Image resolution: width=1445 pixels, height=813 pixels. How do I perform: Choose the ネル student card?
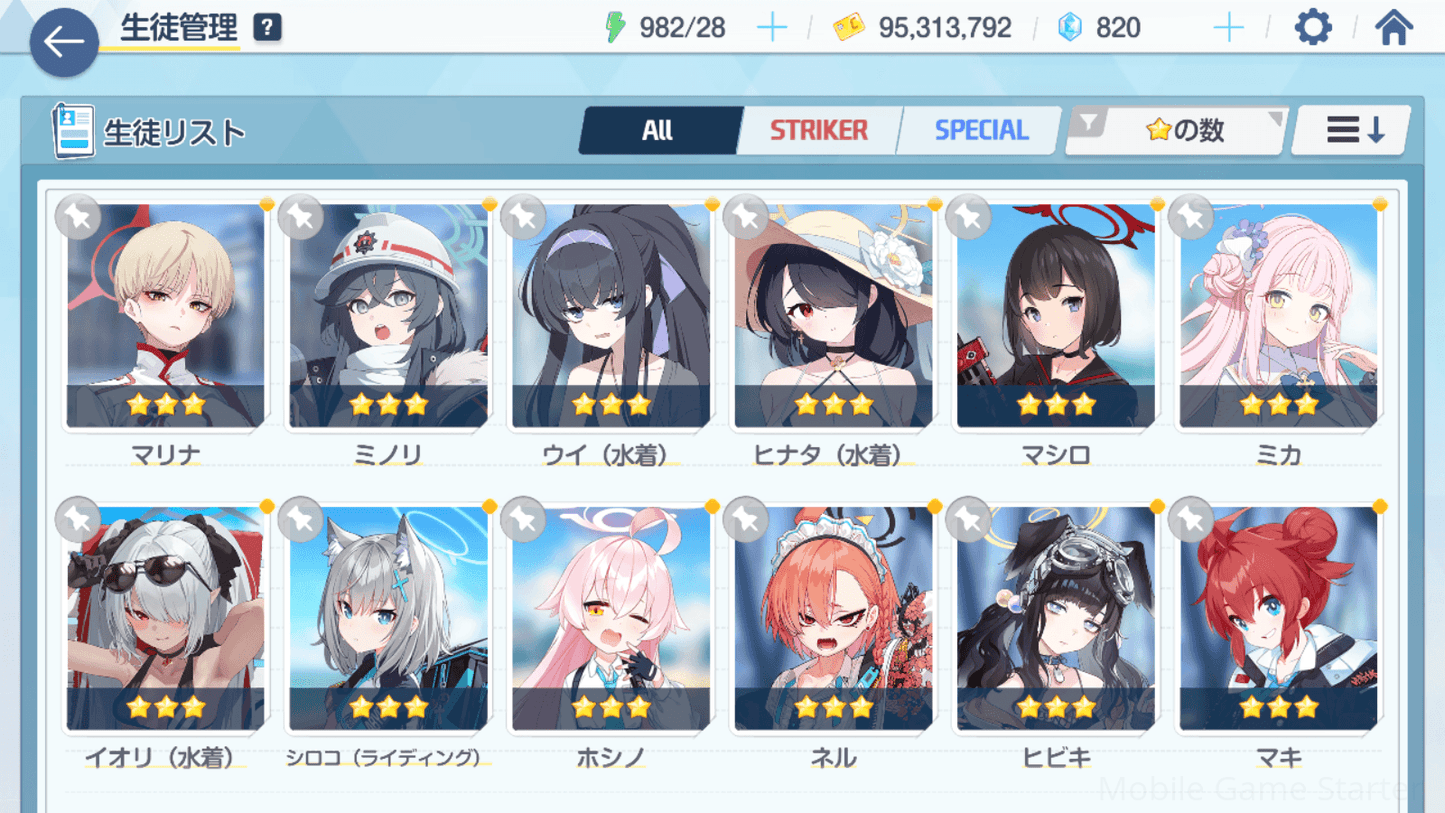click(833, 618)
